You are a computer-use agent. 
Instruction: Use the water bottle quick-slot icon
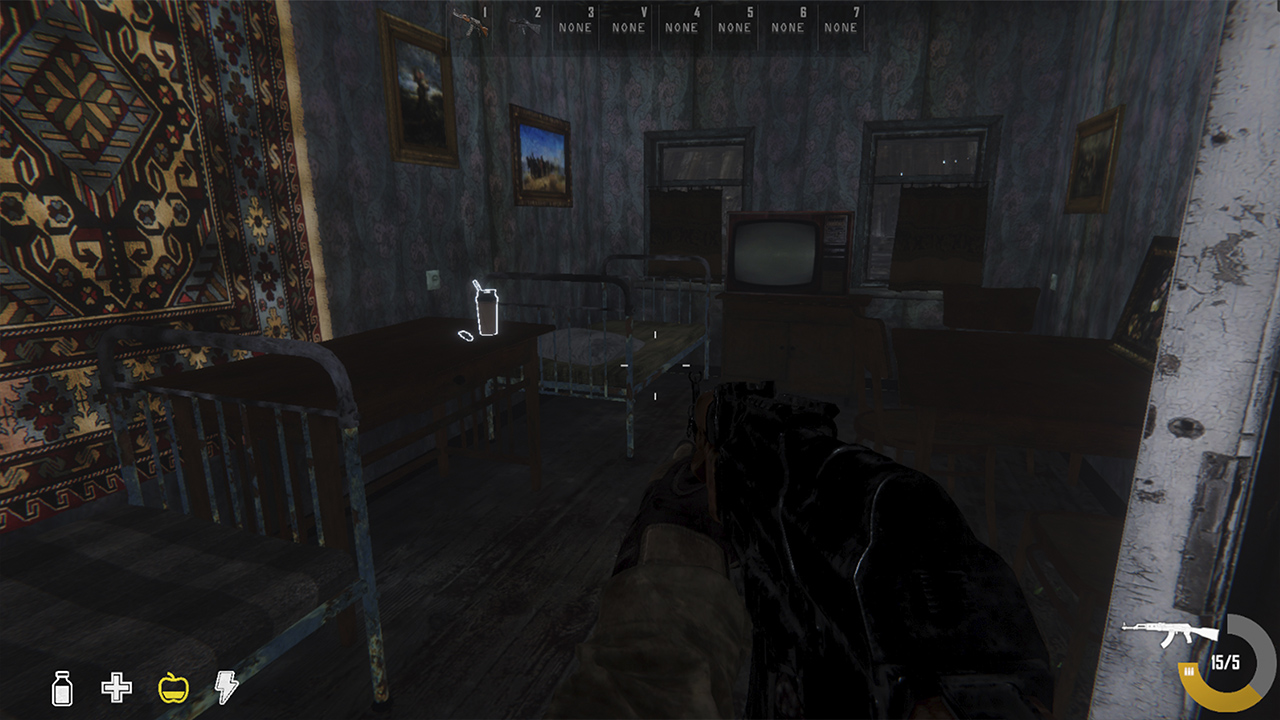point(63,689)
